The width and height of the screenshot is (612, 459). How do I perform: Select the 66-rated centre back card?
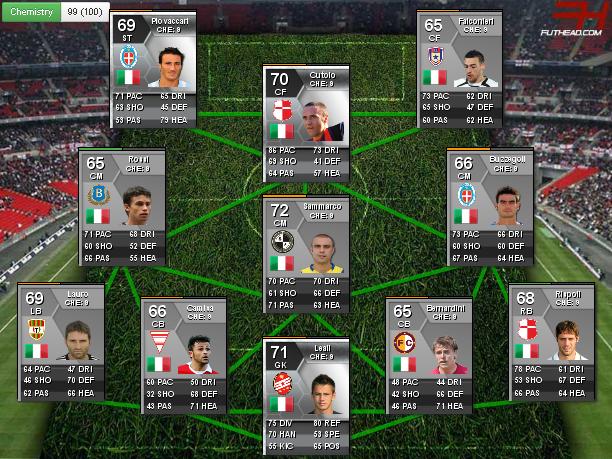(x=184, y=355)
